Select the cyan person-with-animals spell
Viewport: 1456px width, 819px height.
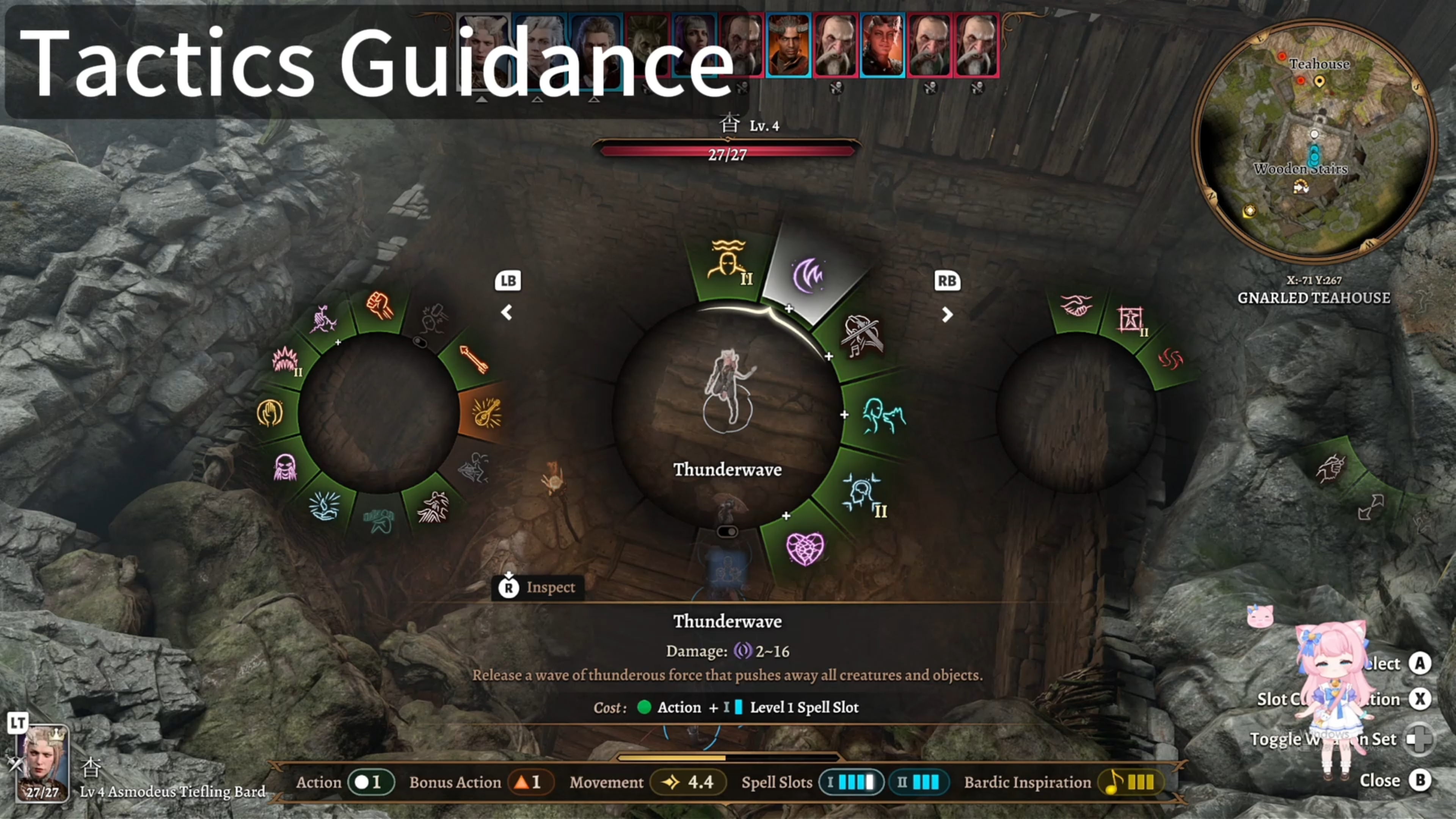[x=883, y=417]
